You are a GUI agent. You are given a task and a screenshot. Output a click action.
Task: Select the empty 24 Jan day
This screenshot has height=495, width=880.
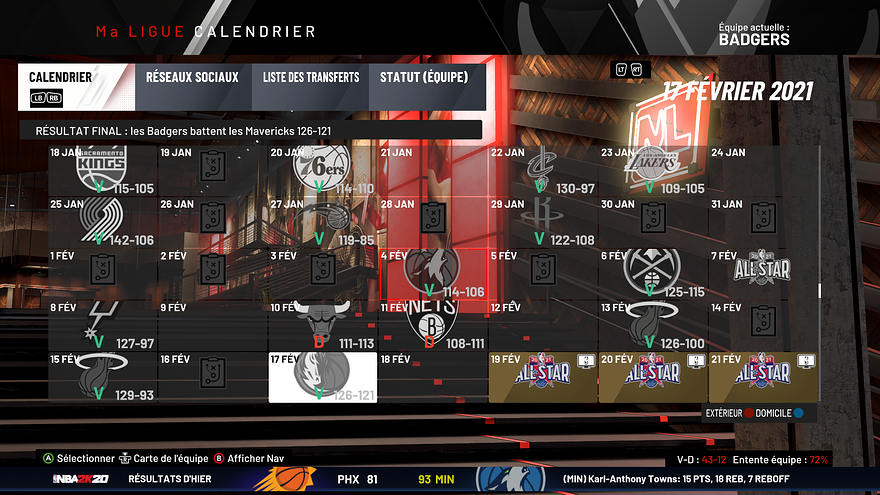click(763, 170)
